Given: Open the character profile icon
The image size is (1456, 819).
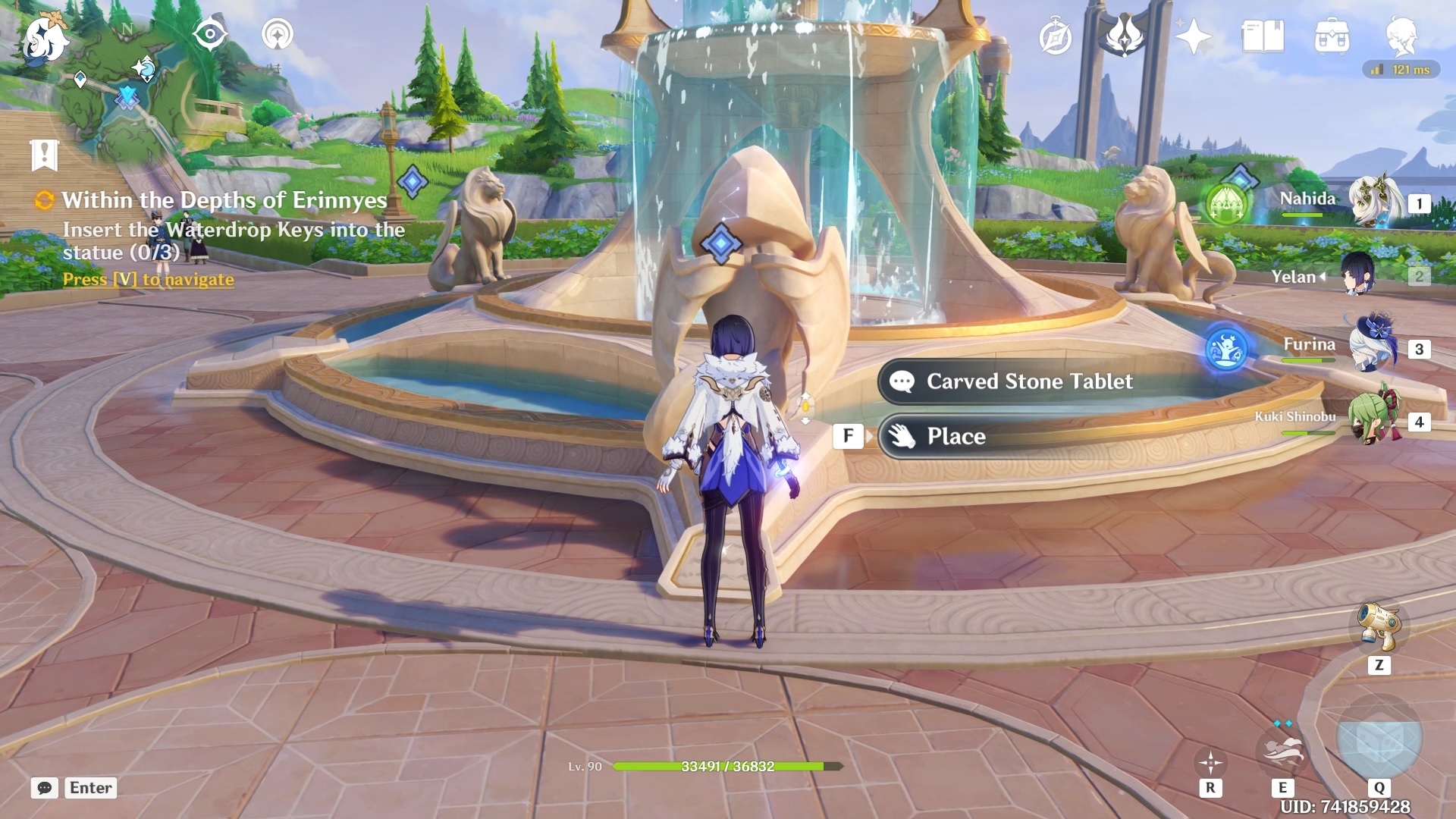Looking at the screenshot, I should click(x=1402, y=36).
